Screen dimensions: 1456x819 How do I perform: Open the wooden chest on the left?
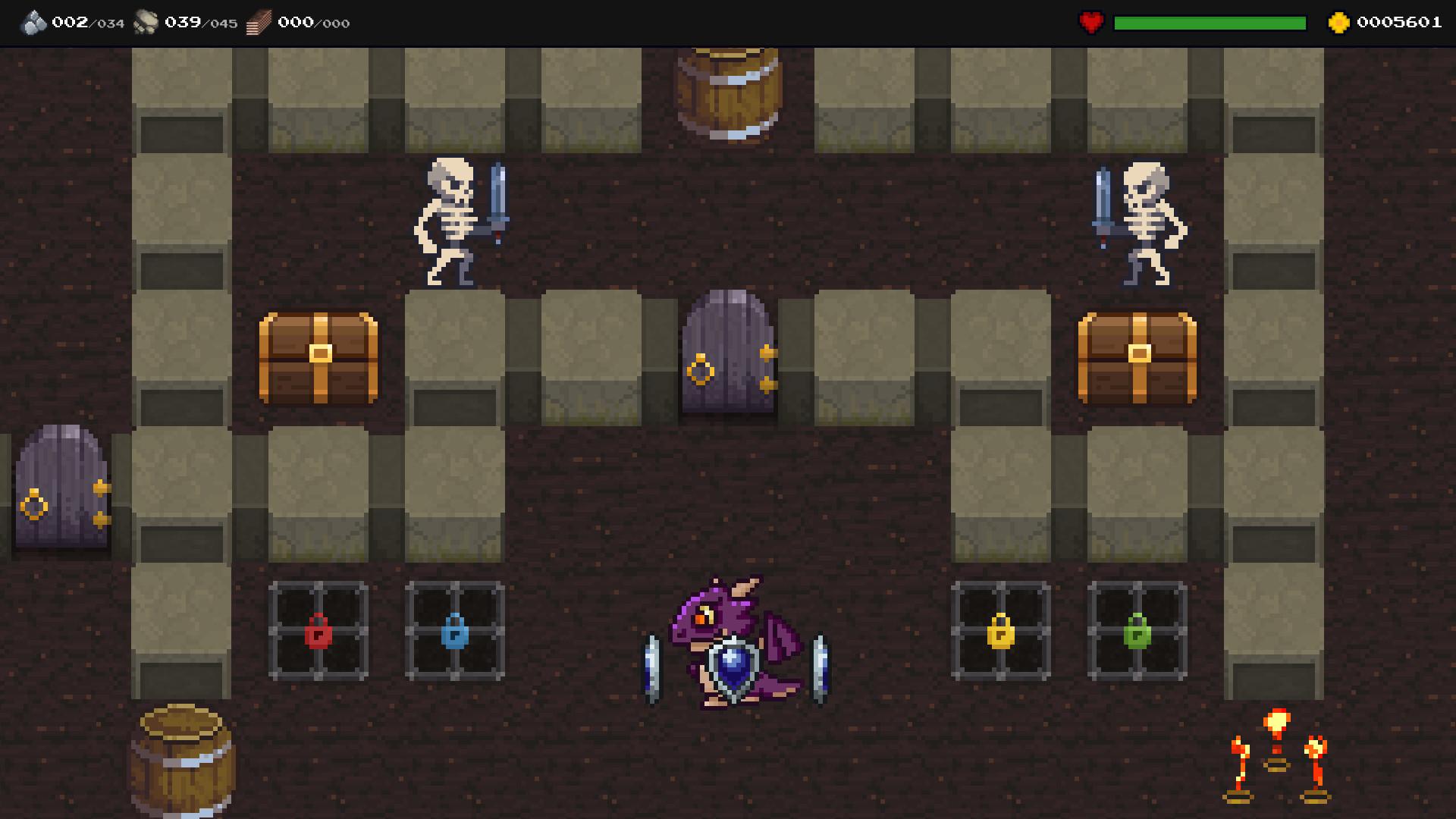(318, 356)
